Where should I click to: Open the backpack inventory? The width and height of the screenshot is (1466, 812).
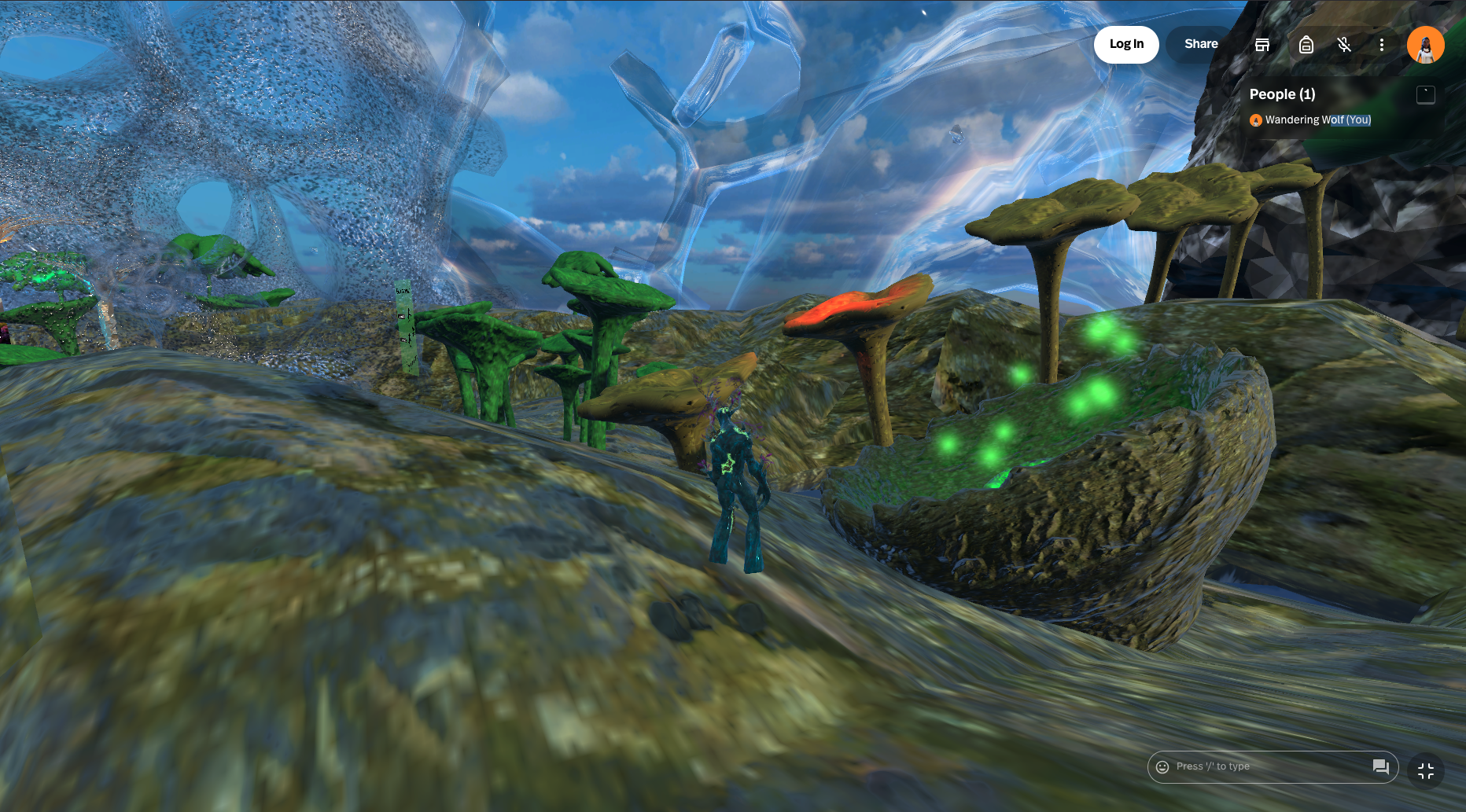1306,45
